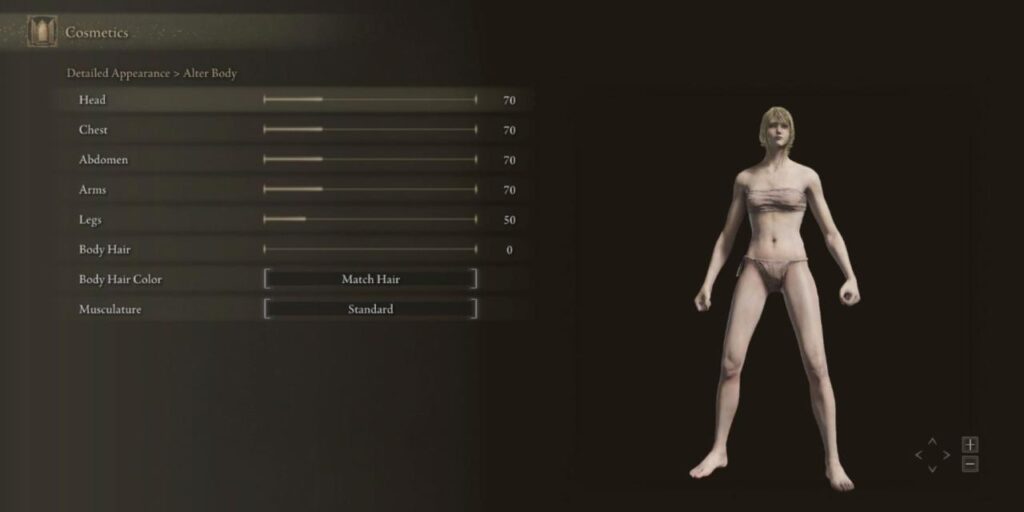Zoom in with the plus button
Screen dimensions: 1024x512
tap(970, 444)
